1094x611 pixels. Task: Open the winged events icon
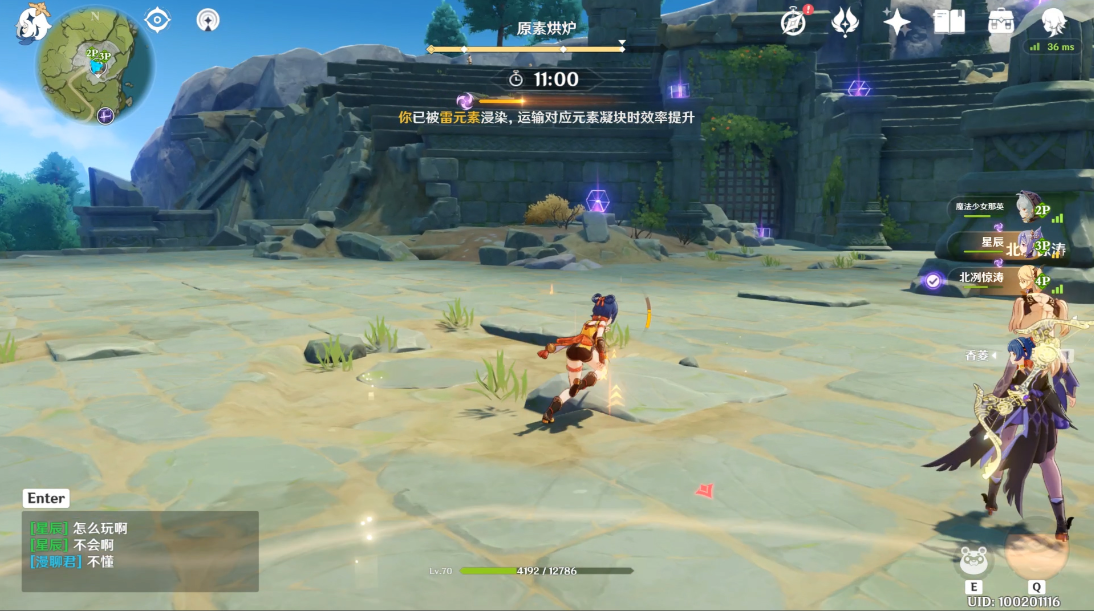click(x=845, y=22)
